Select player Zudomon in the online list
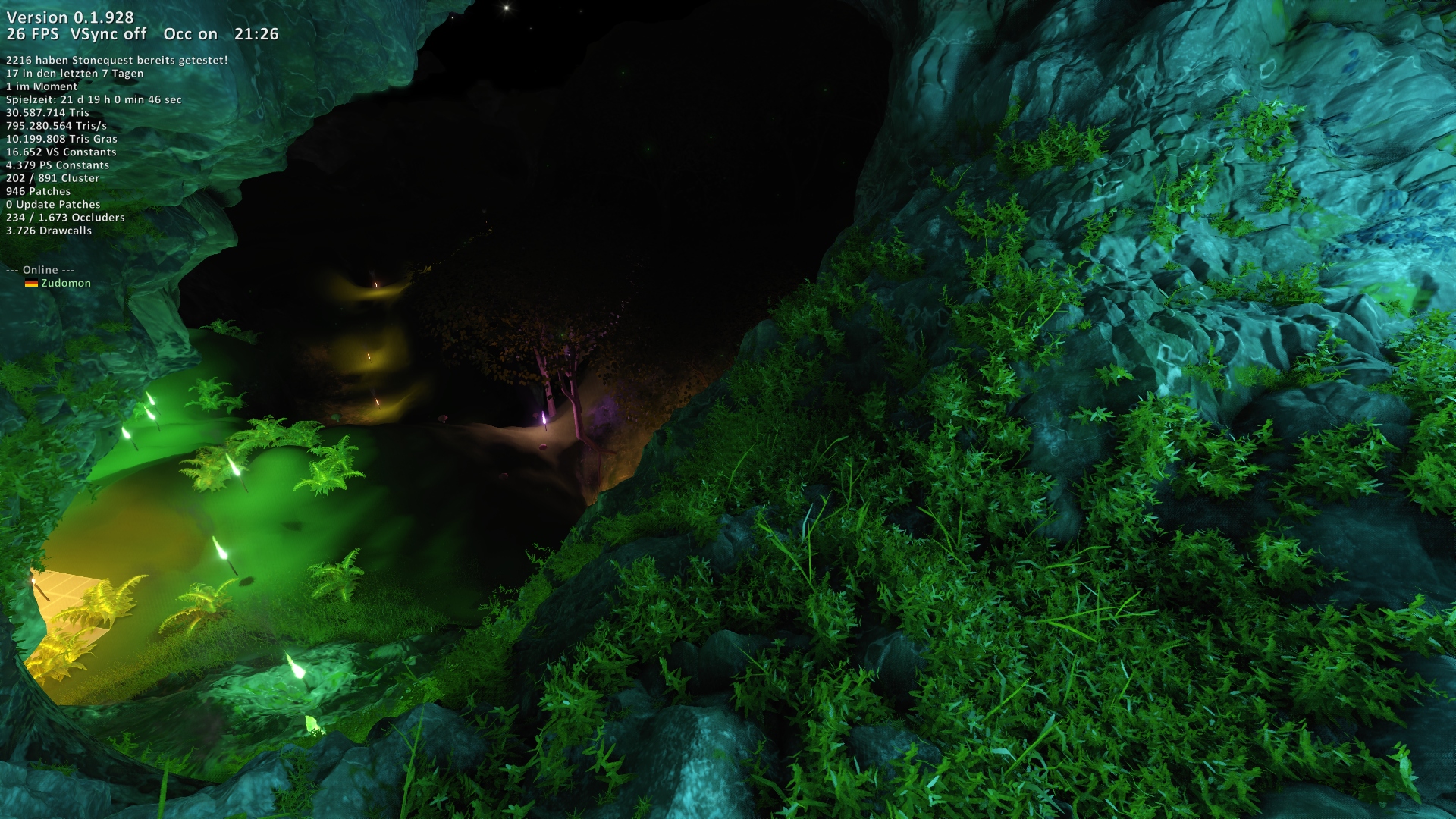This screenshot has width=1456, height=819. [65, 283]
